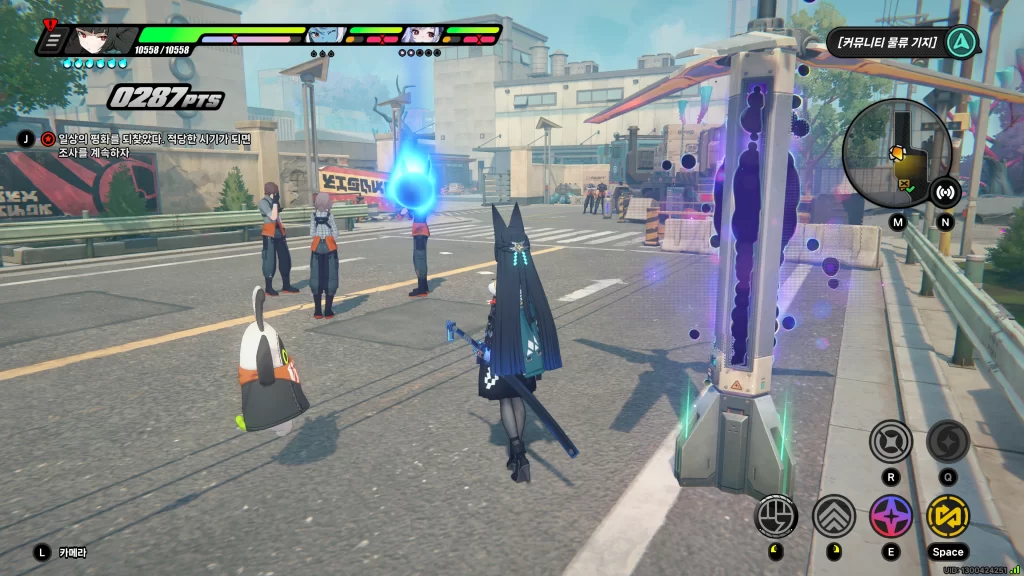Switch to the white-haired squad member portrait
This screenshot has height=576, width=1024.
[x=419, y=36]
